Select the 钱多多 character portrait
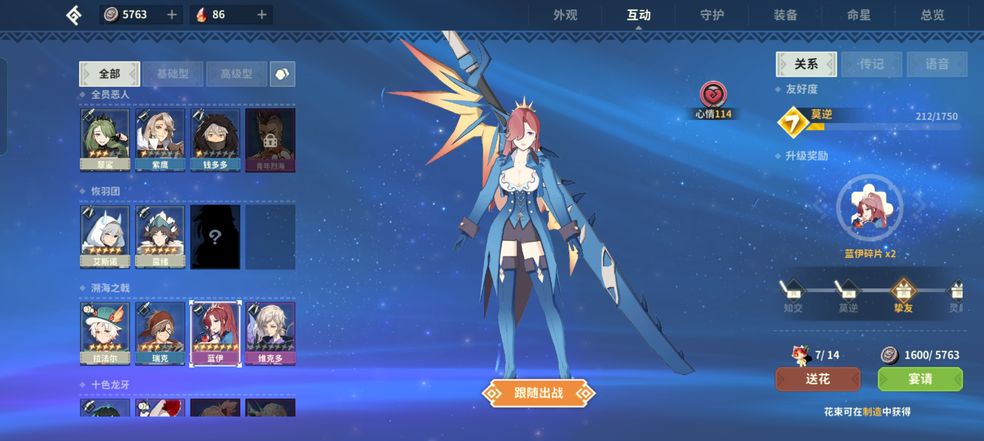 [215, 140]
